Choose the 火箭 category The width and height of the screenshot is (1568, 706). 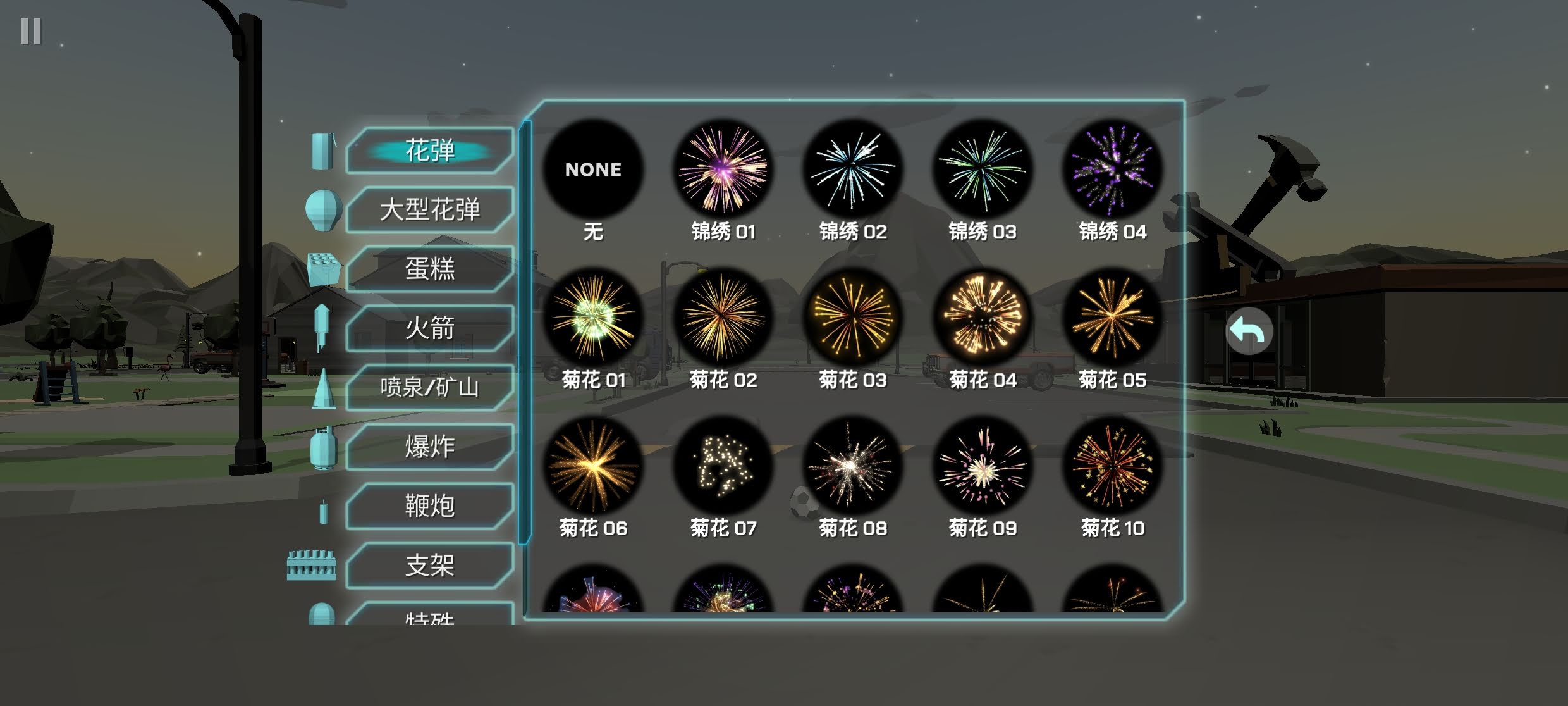(x=430, y=328)
